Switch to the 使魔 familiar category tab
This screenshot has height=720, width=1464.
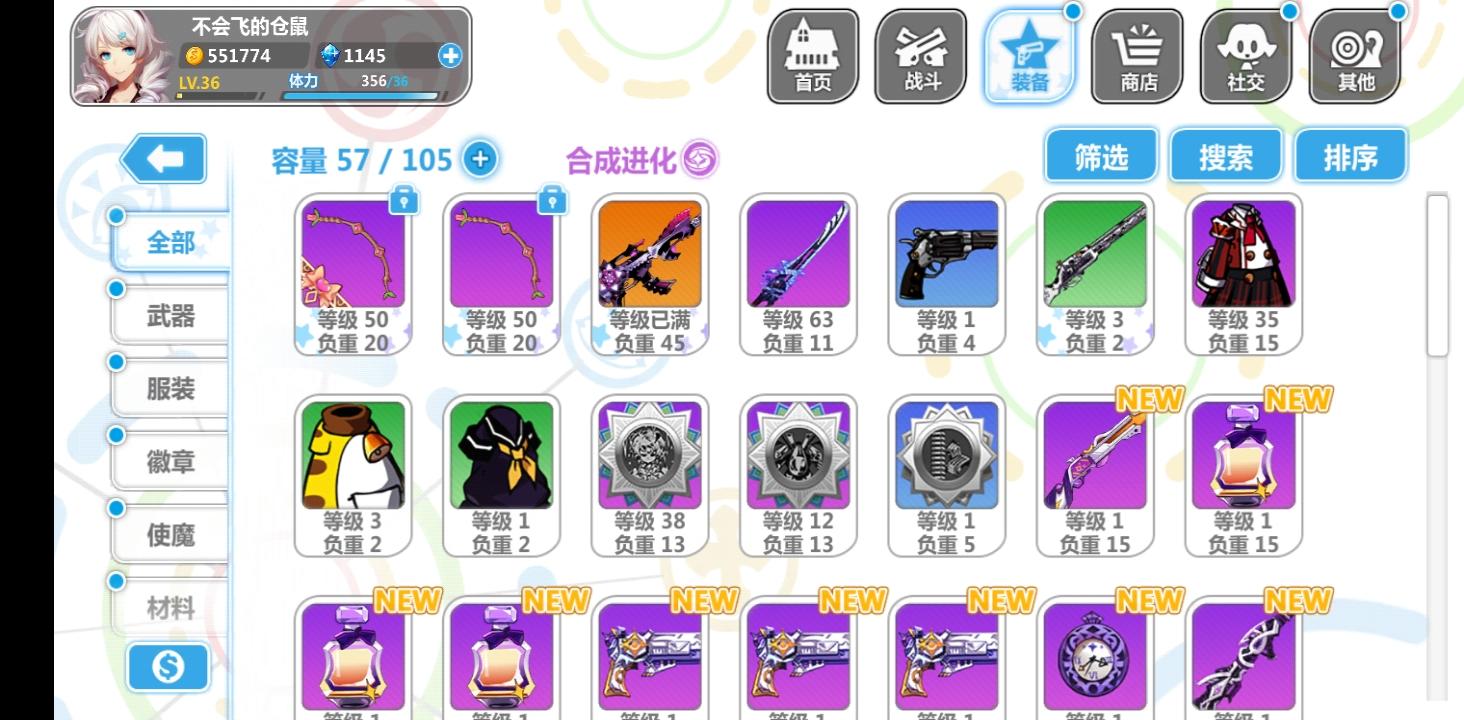(170, 535)
